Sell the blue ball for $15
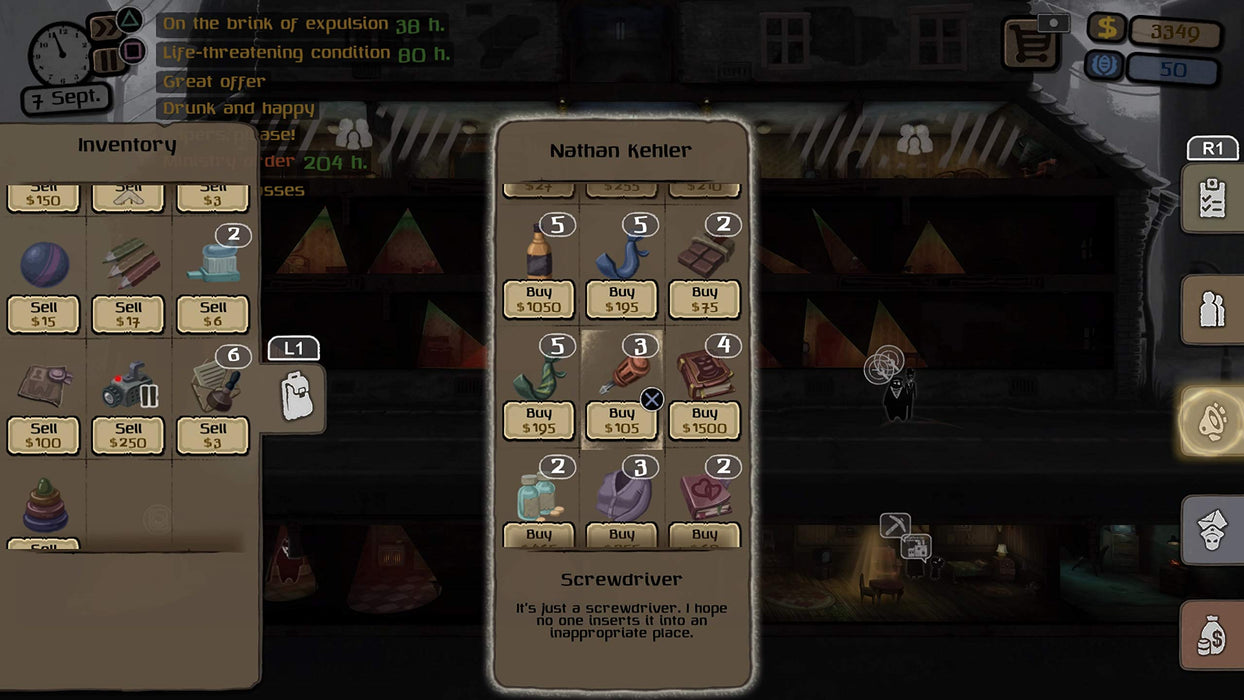 click(43, 314)
